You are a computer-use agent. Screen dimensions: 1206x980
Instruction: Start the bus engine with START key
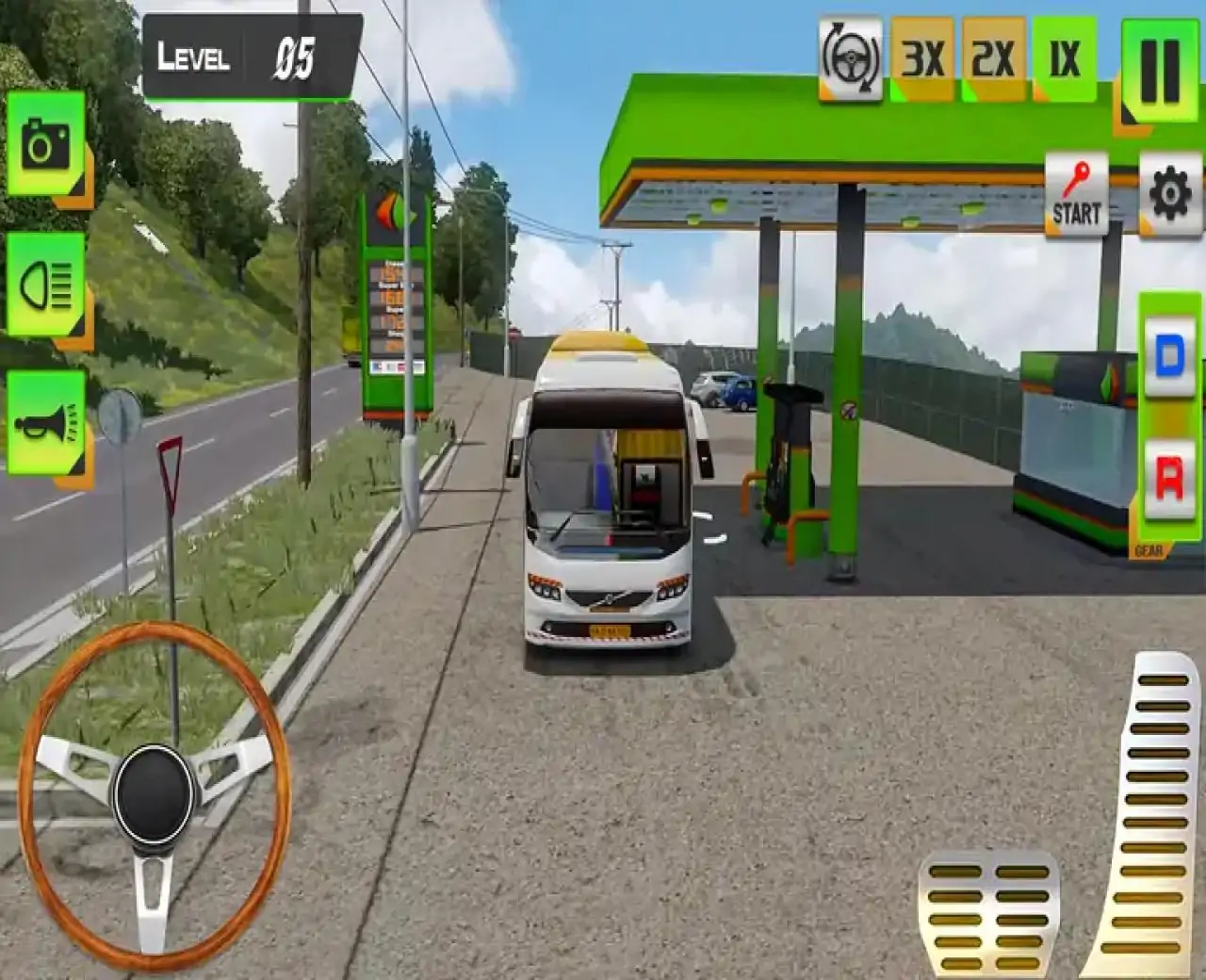pyautogui.click(x=1076, y=195)
